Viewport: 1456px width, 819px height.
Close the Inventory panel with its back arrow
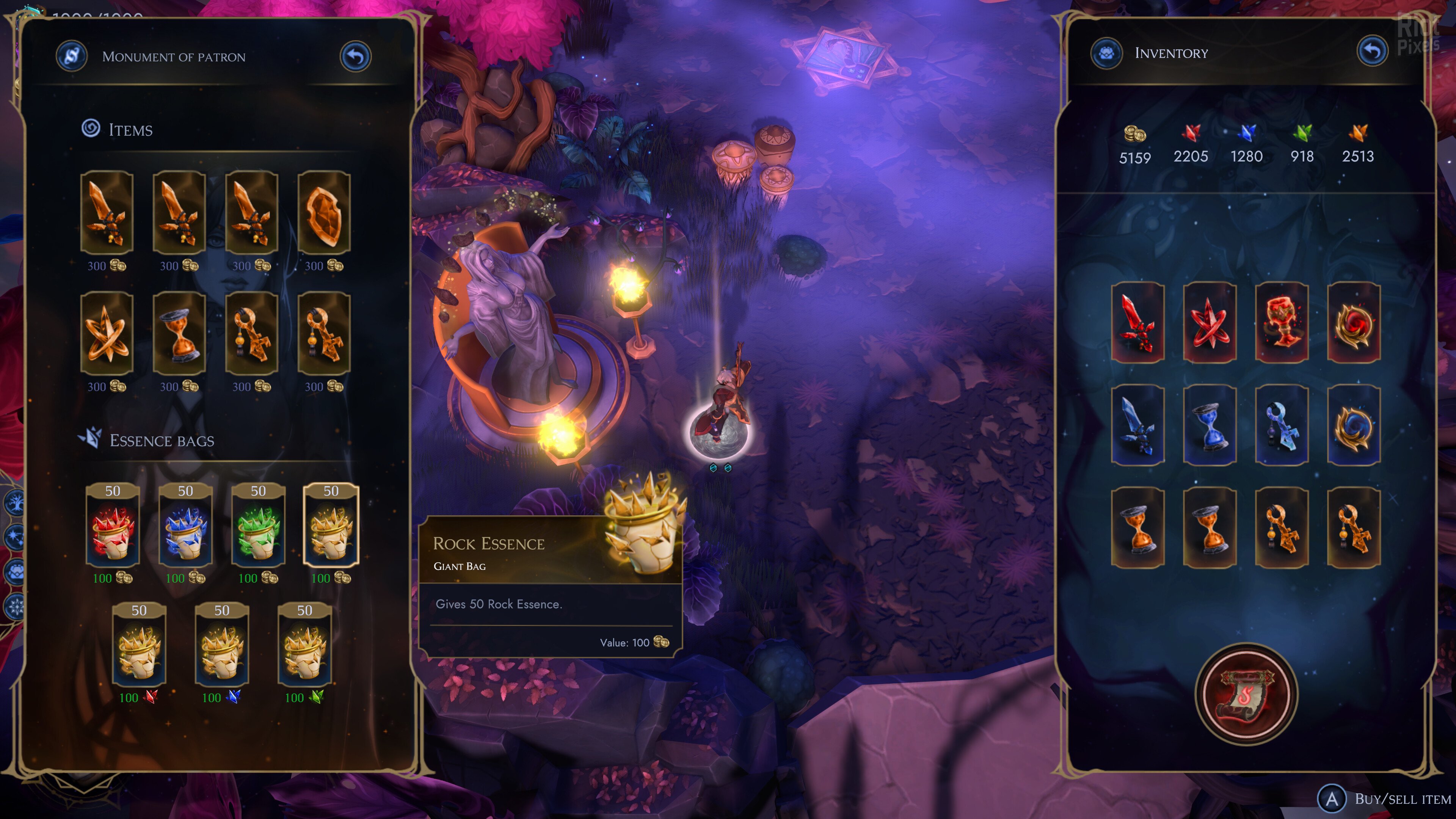(1372, 52)
